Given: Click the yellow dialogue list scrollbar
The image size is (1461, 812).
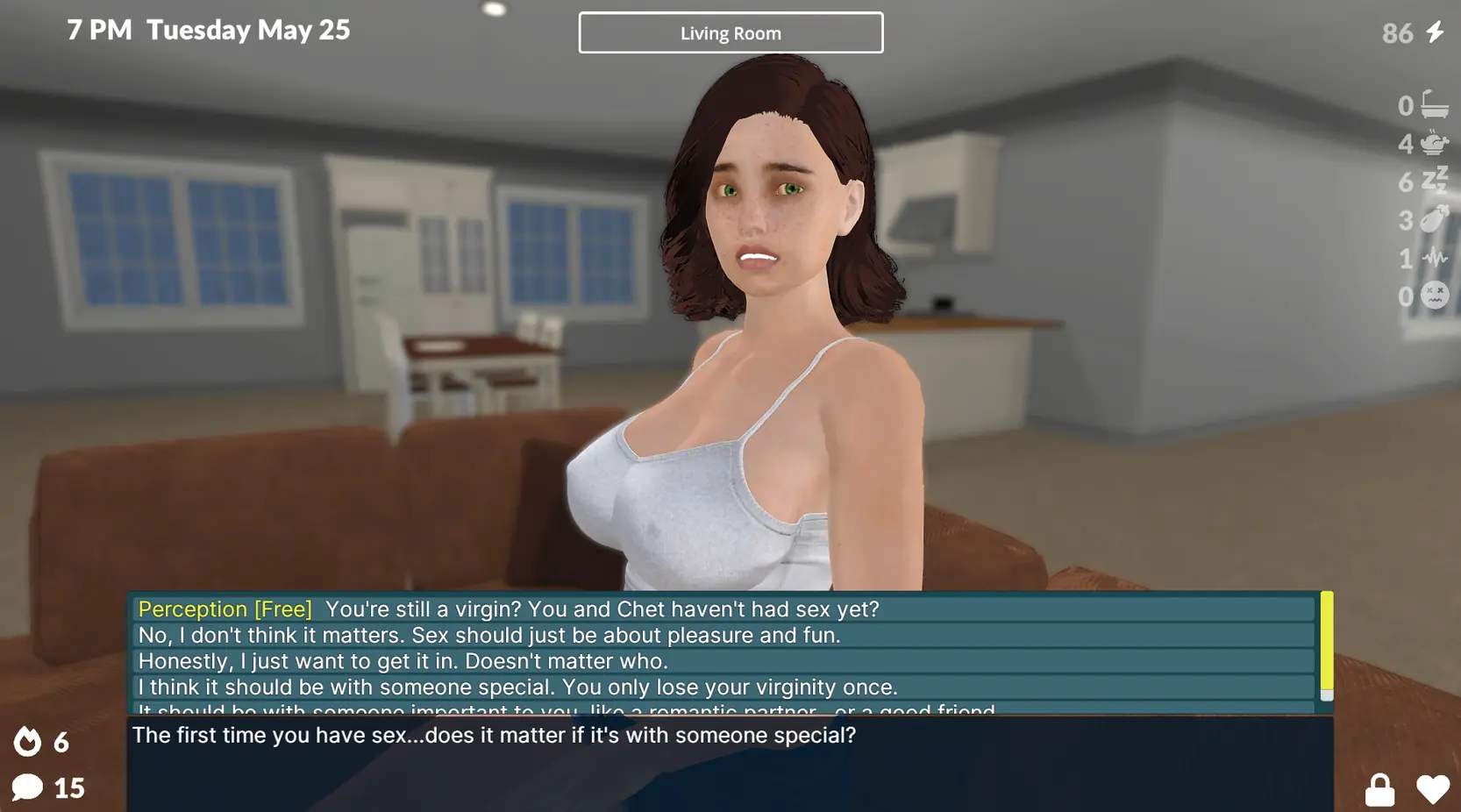Looking at the screenshot, I should 1327,642.
